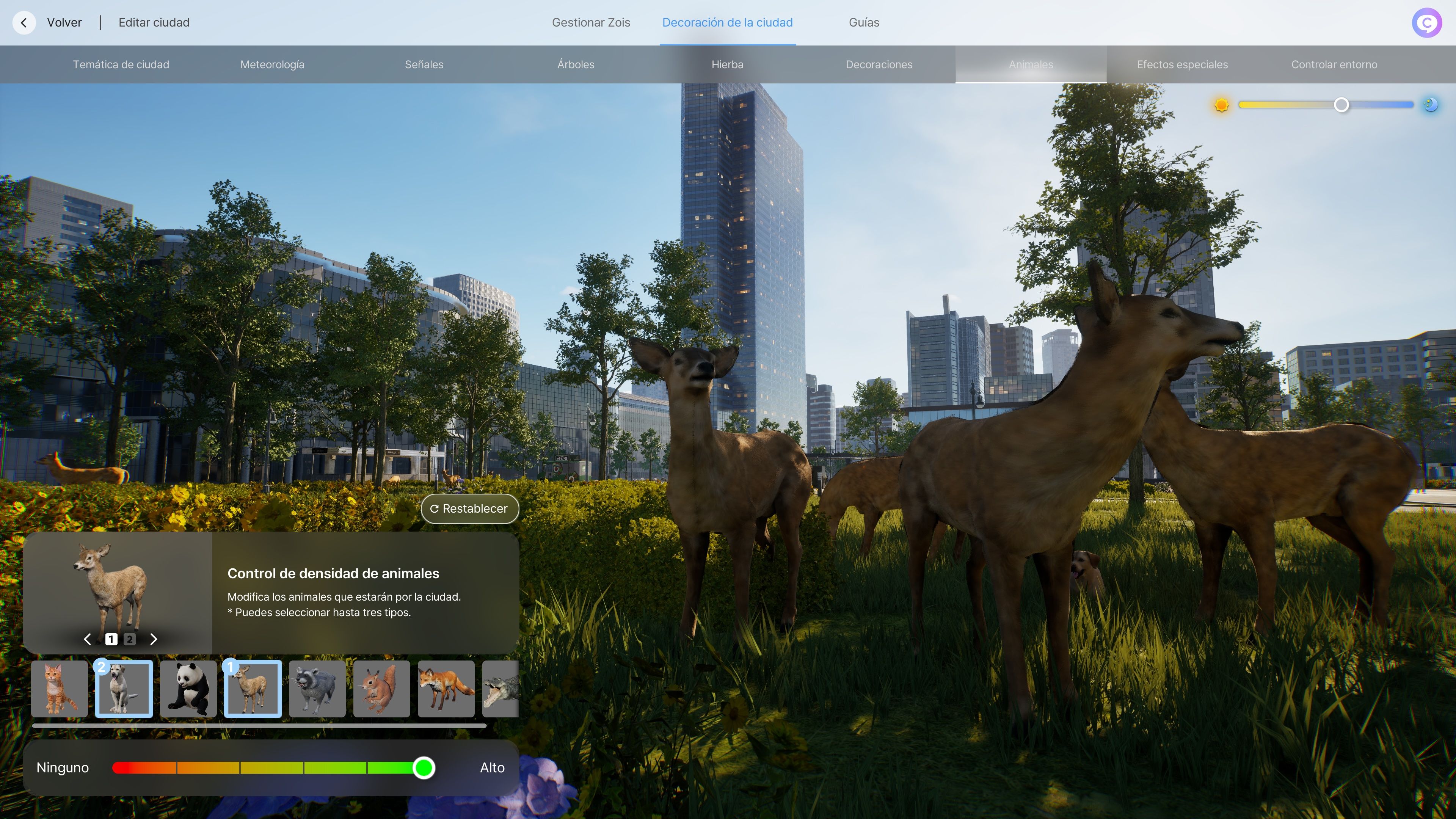
Task: Choose the squirrel animal thumbnail
Action: coord(381,689)
